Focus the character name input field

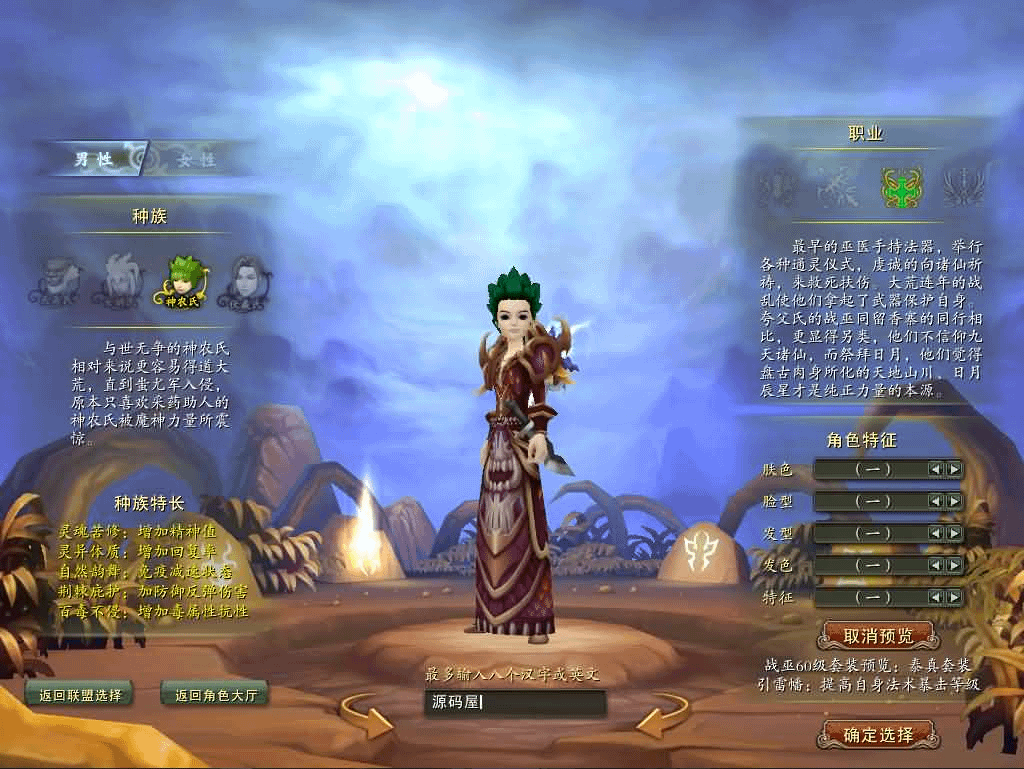[x=515, y=702]
